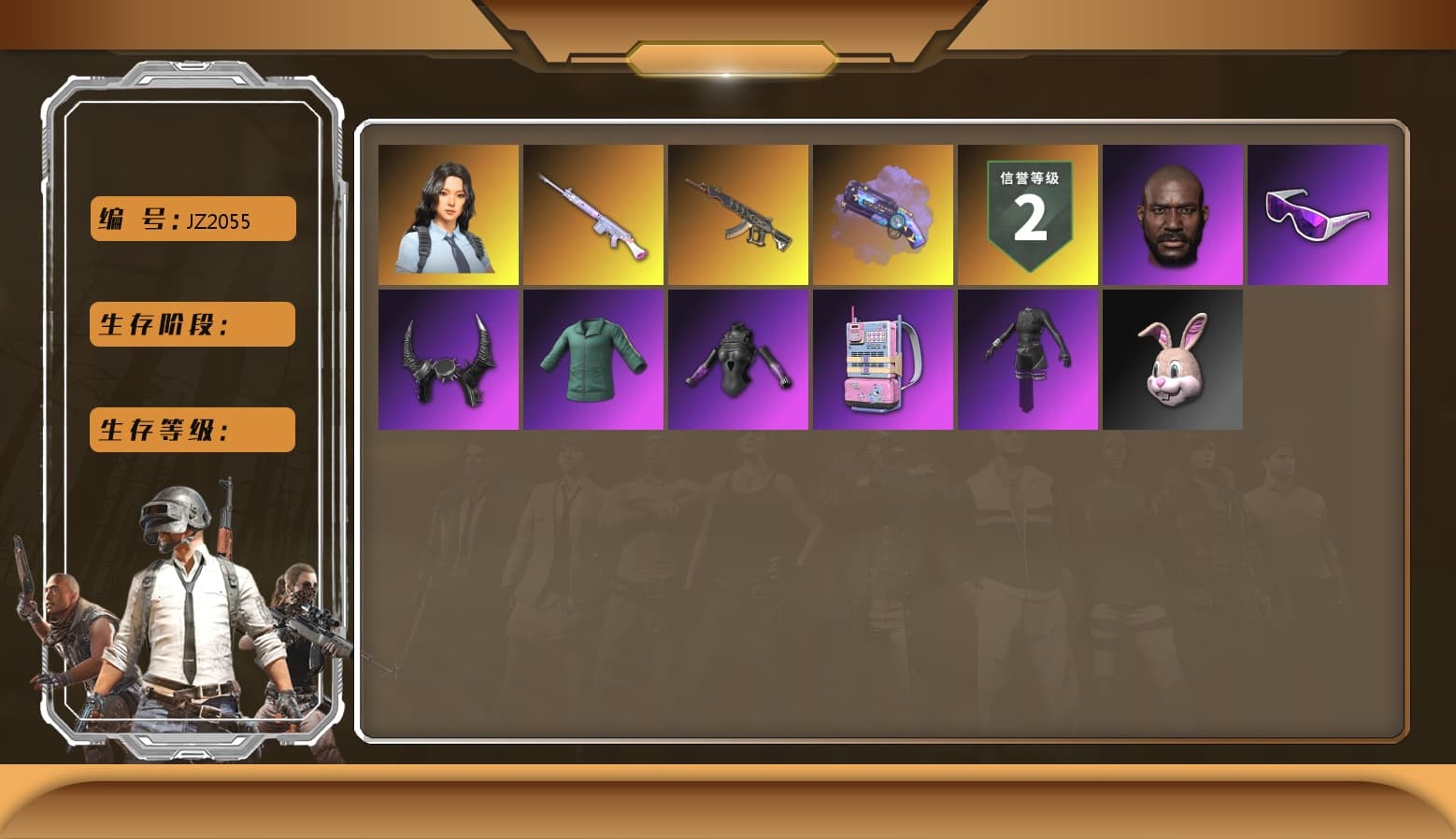View the black assault rifle skin
Screen dimensions: 1456x839
coord(737,214)
